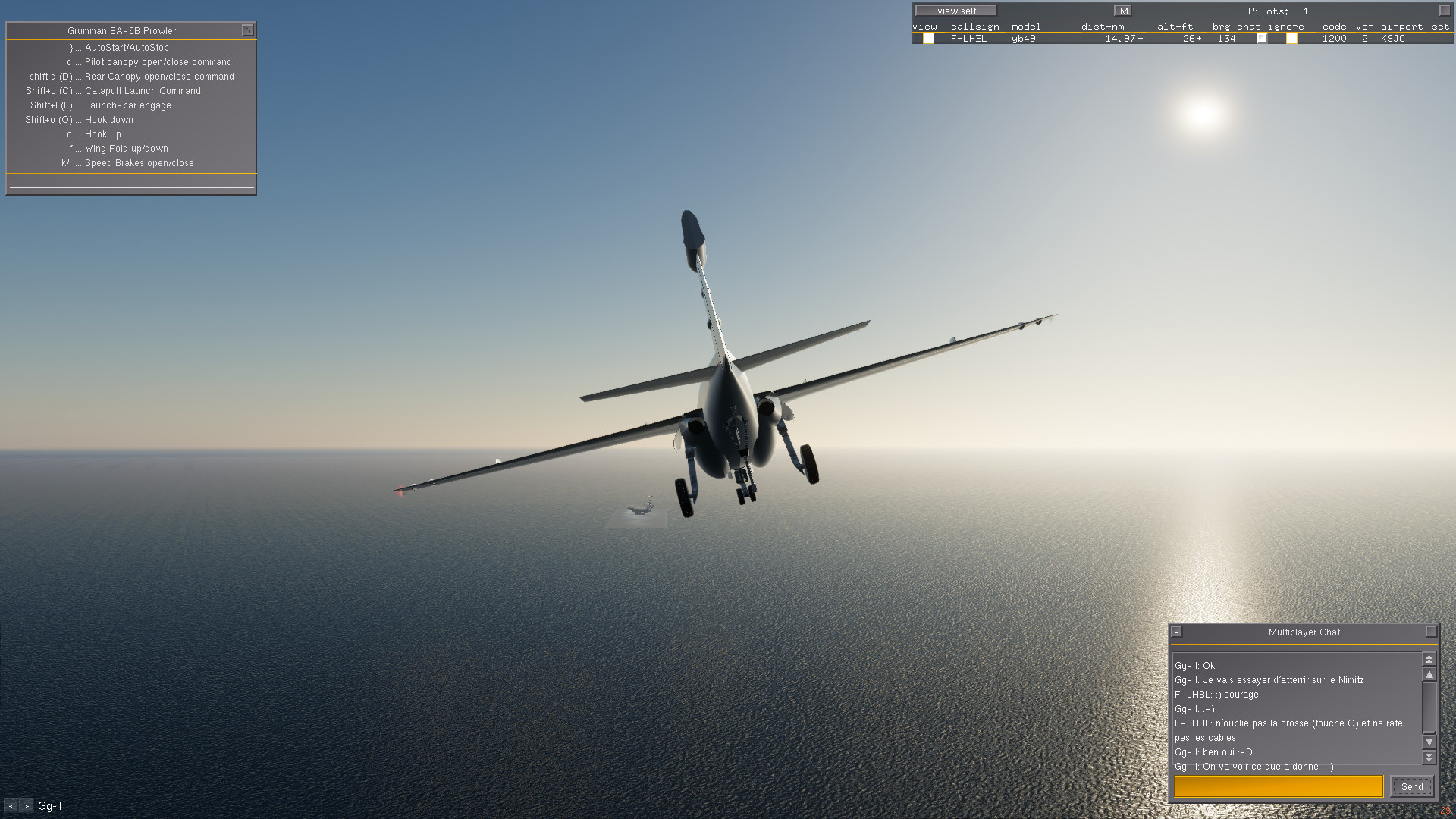Minimize the Multiplayer Chat window
The height and width of the screenshot is (819, 1456).
[x=1177, y=632]
